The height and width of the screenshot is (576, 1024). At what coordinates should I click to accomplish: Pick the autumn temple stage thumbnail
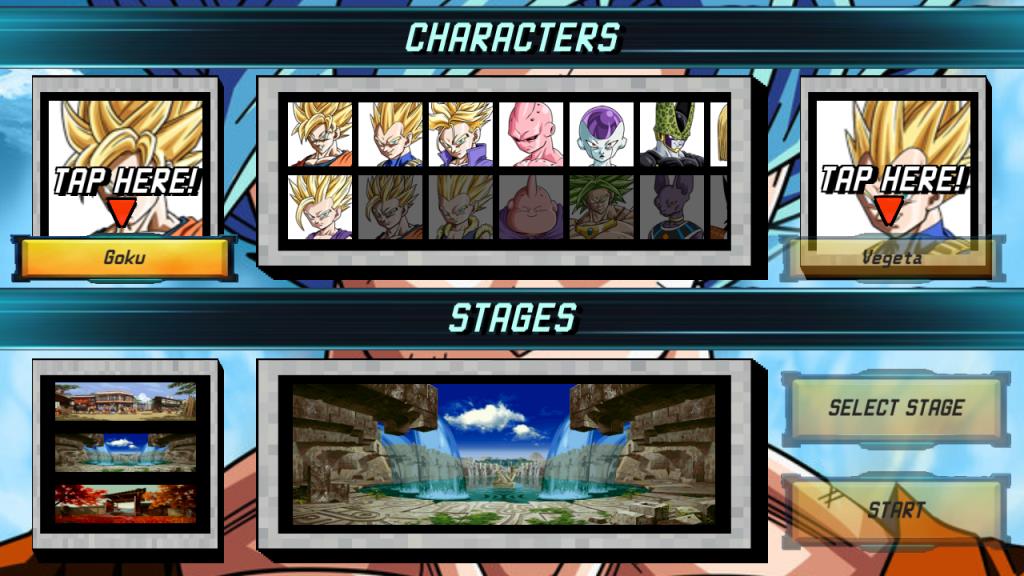coord(125,504)
